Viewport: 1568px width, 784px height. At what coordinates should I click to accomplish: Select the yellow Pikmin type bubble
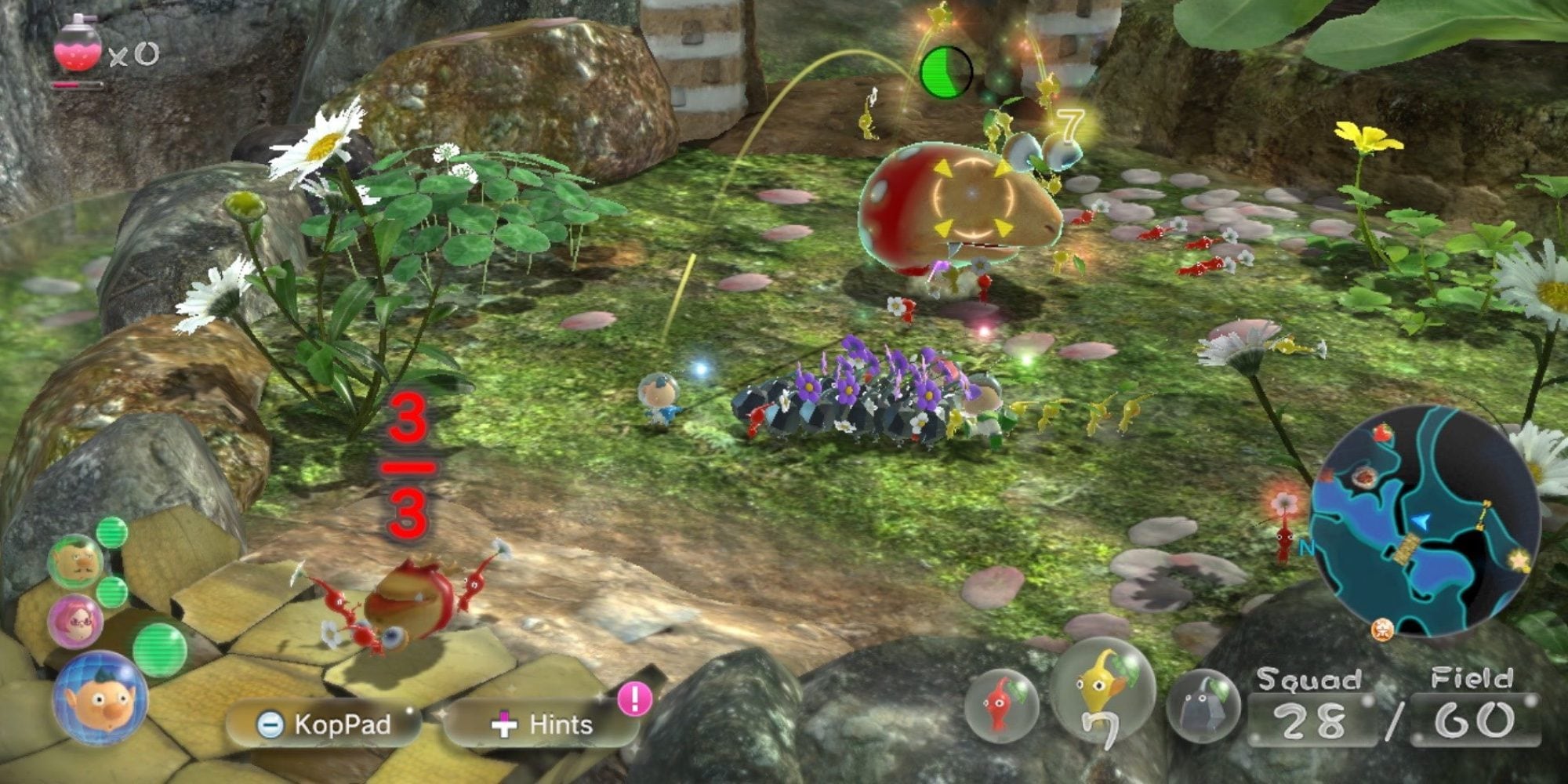coord(1102,690)
